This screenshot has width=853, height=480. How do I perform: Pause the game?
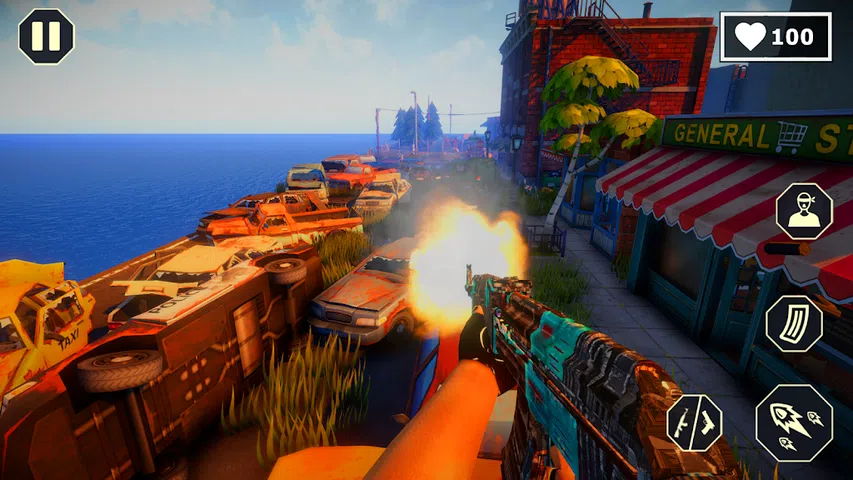coord(46,36)
